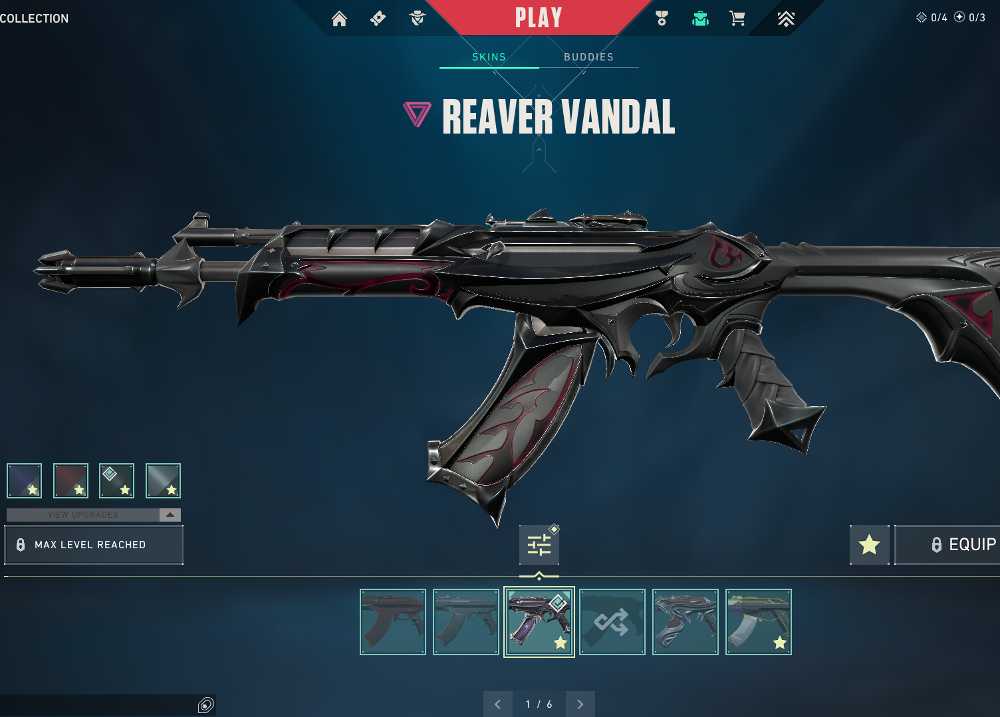1000x717 pixels.
Task: Expand the View Upgrades bar
Action: tap(94, 515)
